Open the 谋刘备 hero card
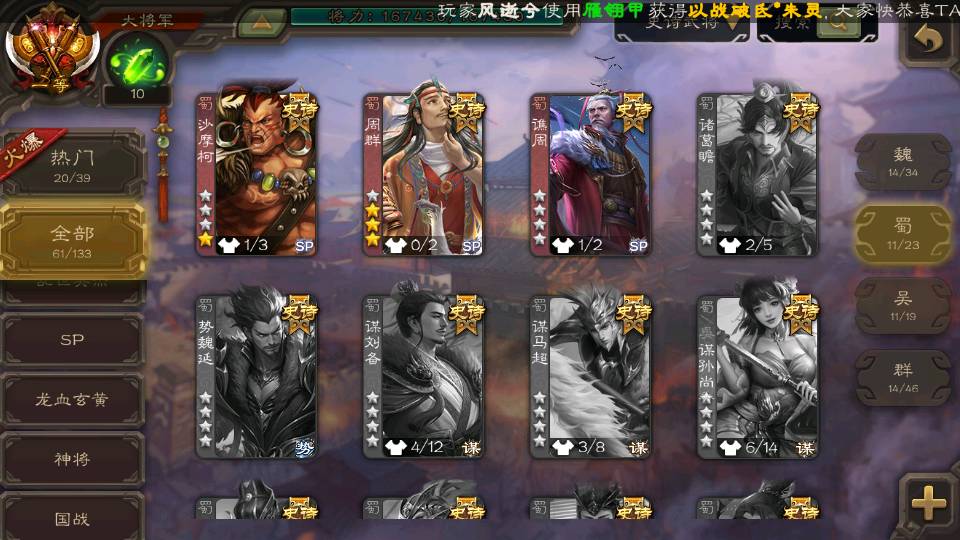This screenshot has height=540, width=960. [x=423, y=376]
